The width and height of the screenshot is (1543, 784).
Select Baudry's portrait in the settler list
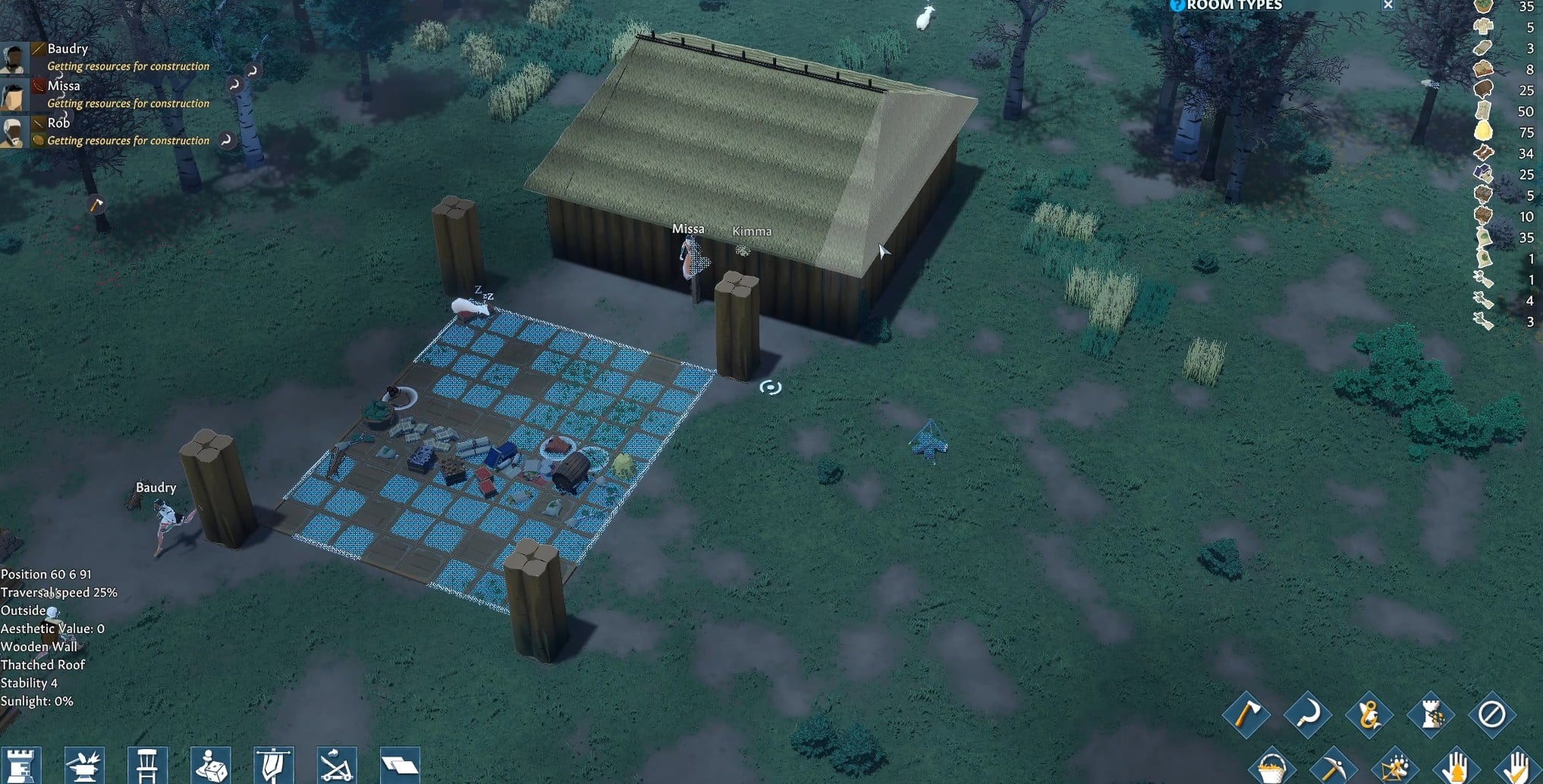click(14, 57)
